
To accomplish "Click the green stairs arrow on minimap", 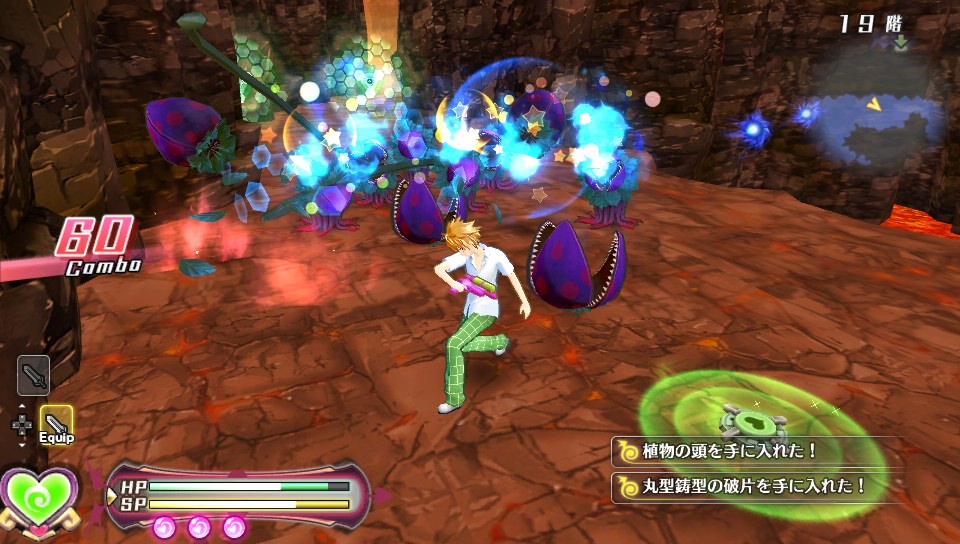I will (901, 42).
